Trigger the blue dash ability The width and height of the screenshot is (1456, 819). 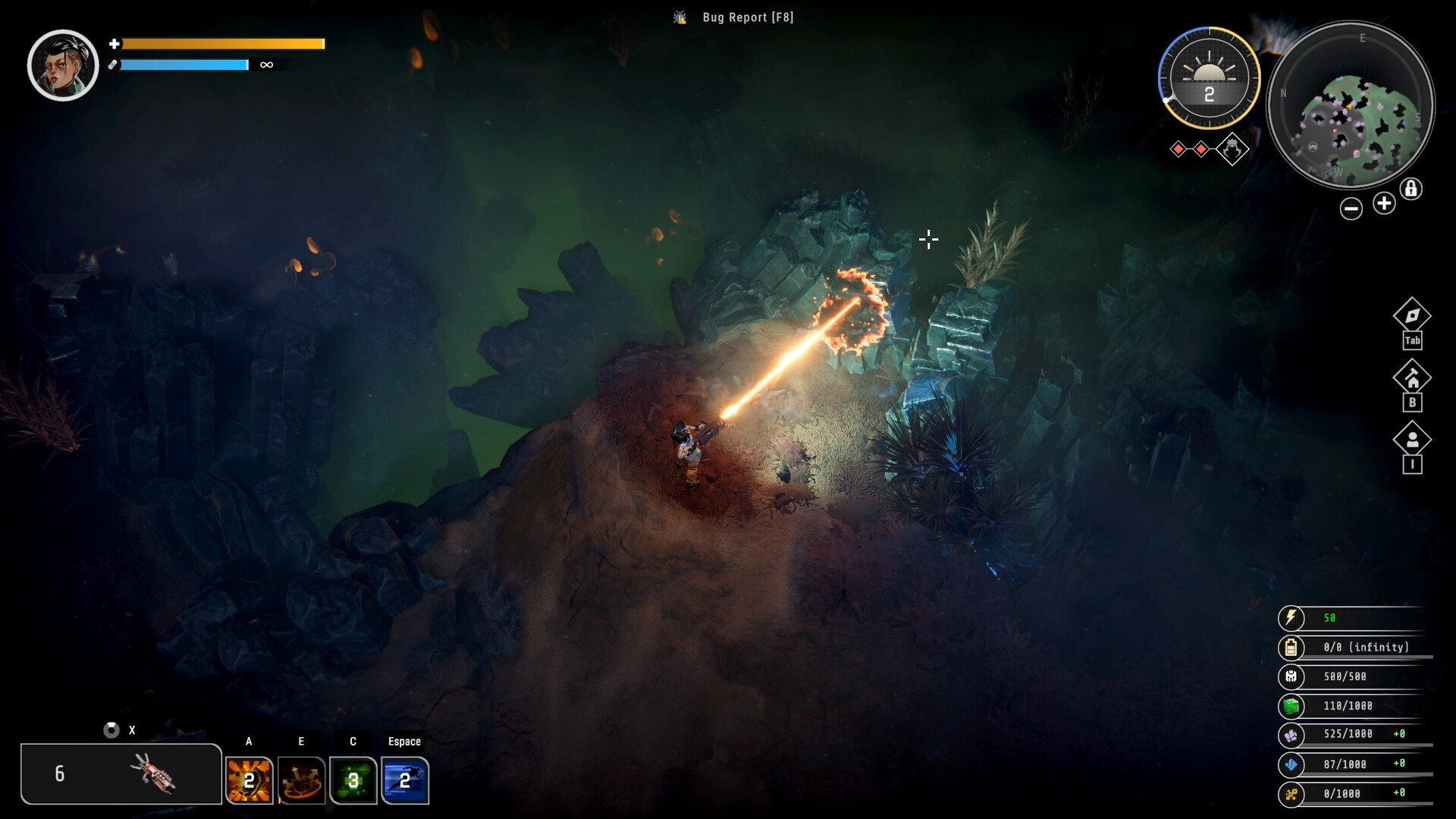pyautogui.click(x=405, y=780)
